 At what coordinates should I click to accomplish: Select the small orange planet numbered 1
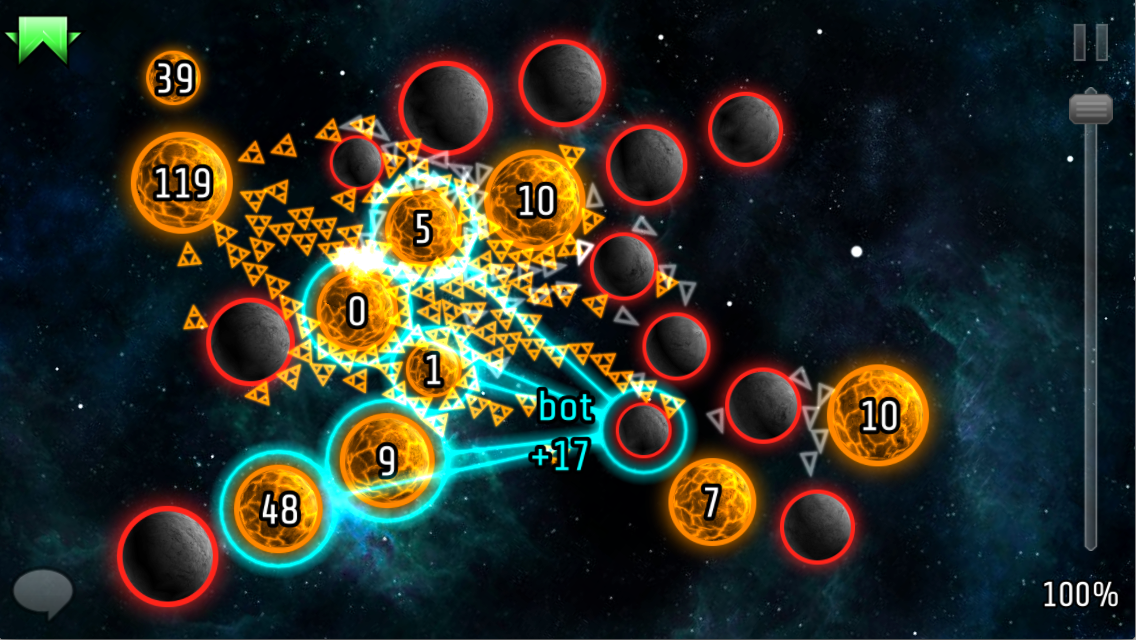pyautogui.click(x=433, y=370)
